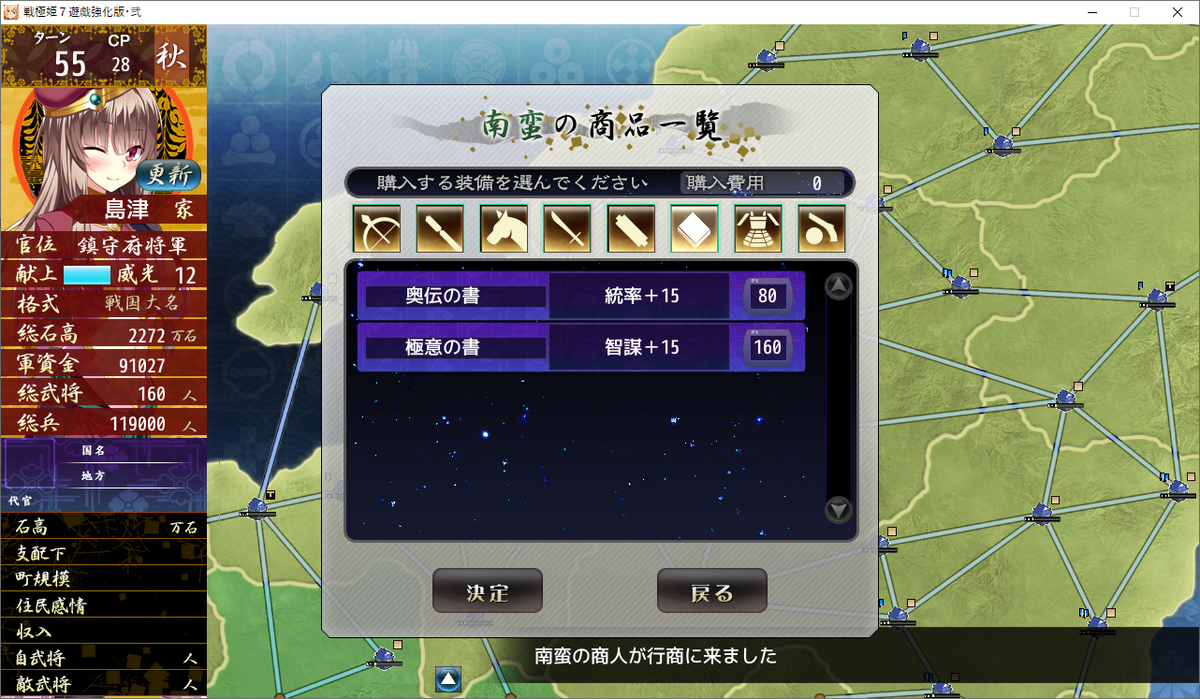
Task: Select the bow equipment category
Action: (x=376, y=229)
